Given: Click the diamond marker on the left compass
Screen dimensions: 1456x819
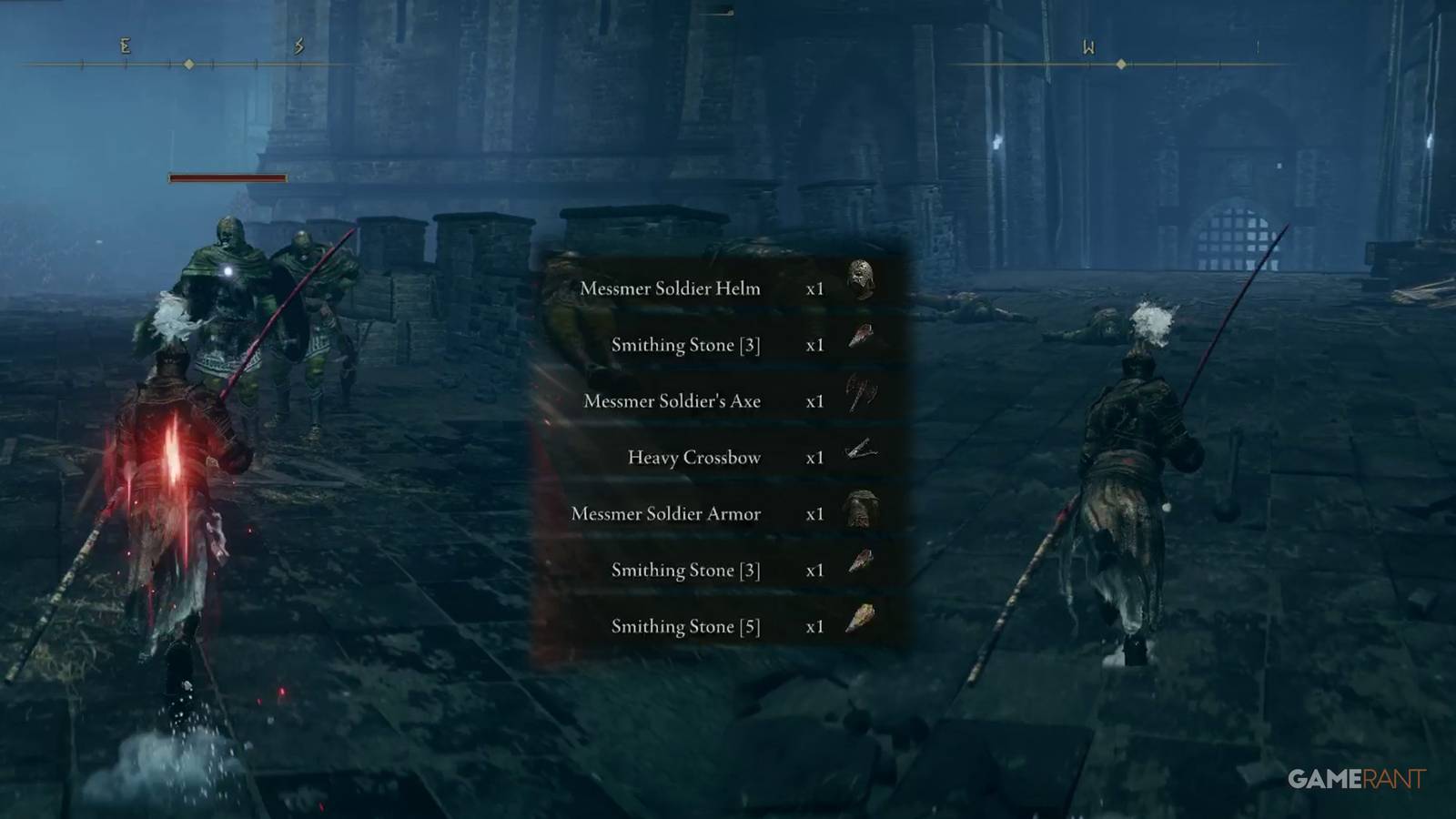Looking at the screenshot, I should point(187,64).
